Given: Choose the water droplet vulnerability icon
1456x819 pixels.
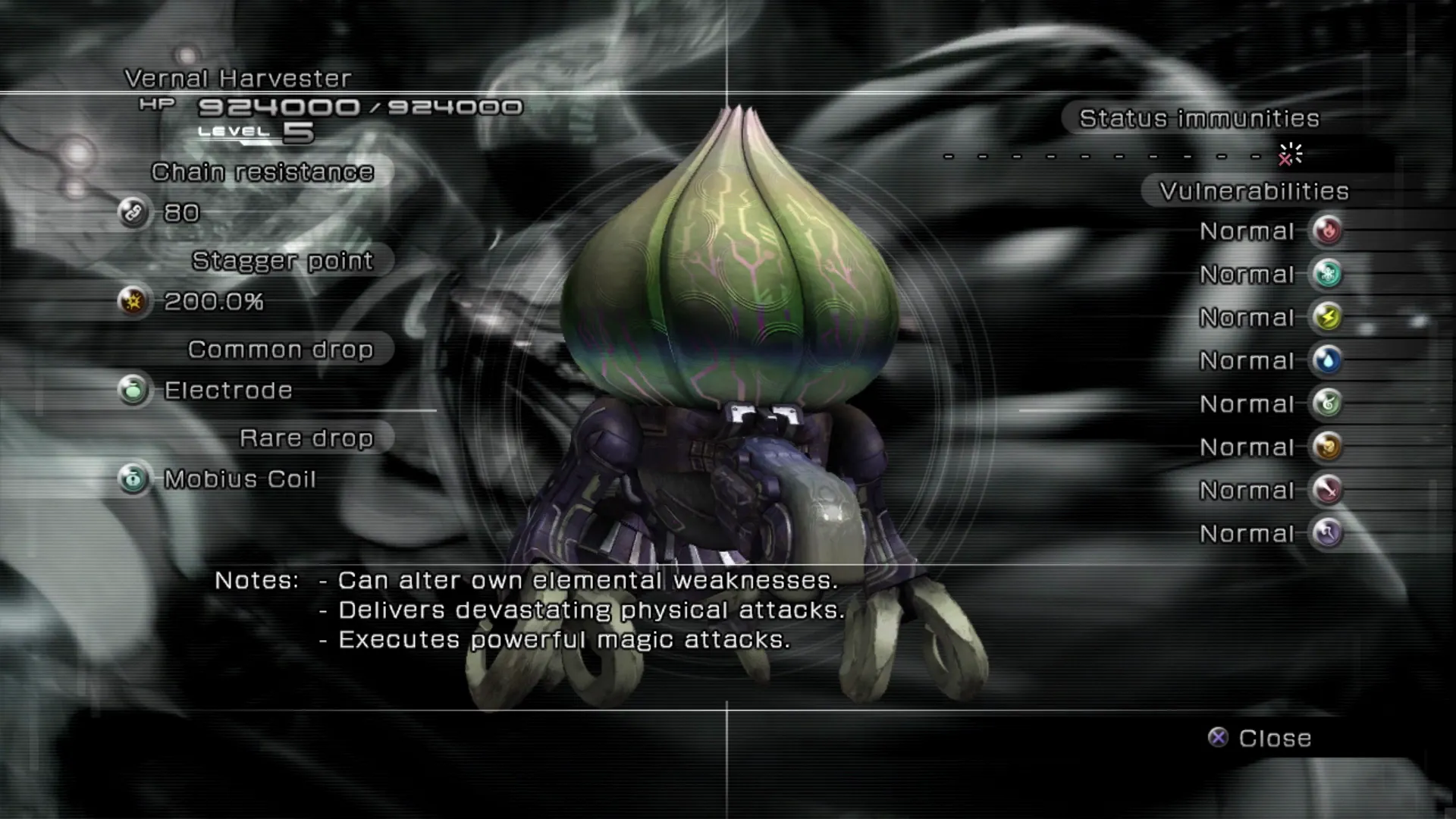Looking at the screenshot, I should (x=1327, y=360).
